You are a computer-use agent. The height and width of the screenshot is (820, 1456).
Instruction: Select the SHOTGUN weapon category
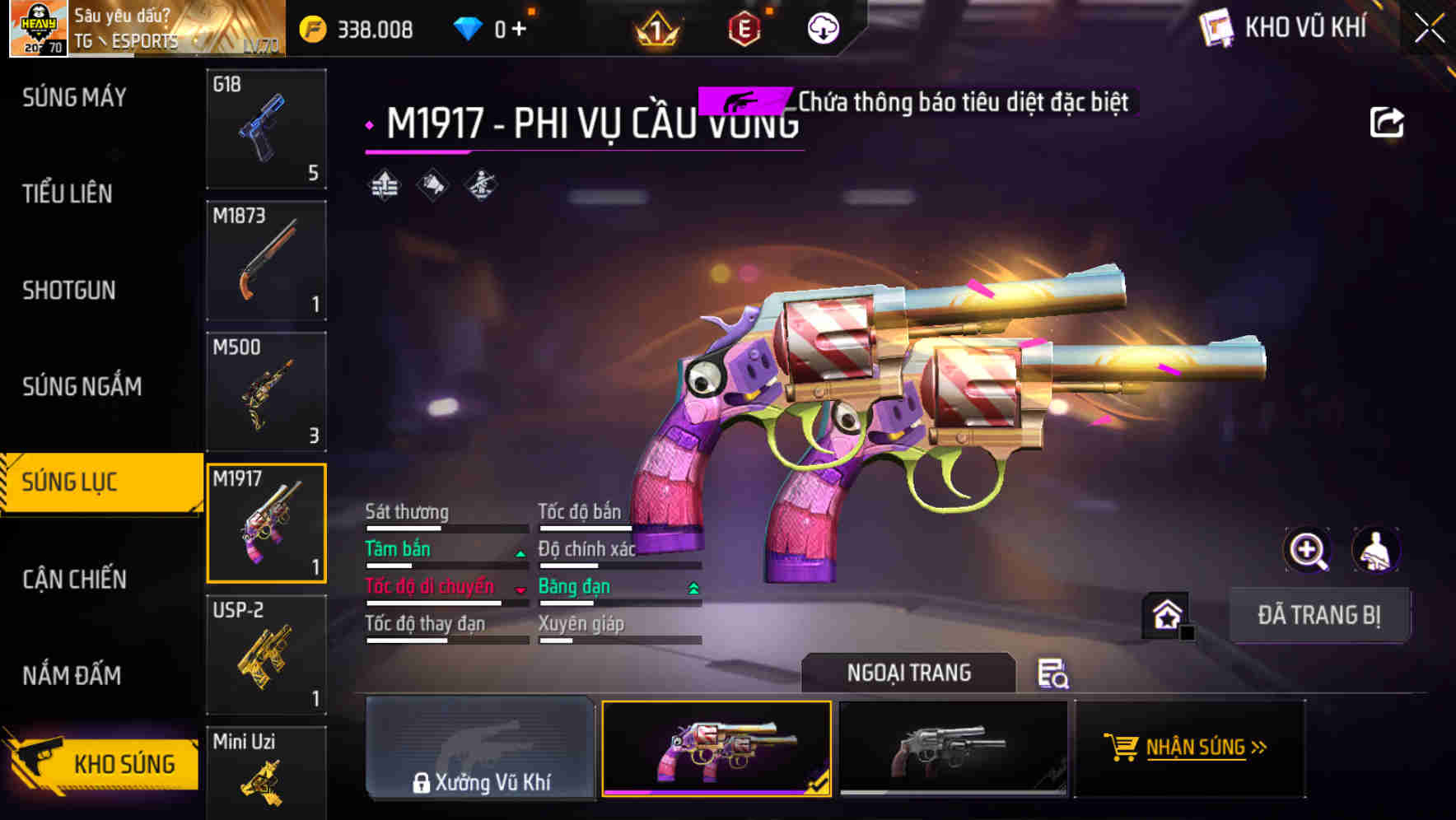tap(69, 291)
